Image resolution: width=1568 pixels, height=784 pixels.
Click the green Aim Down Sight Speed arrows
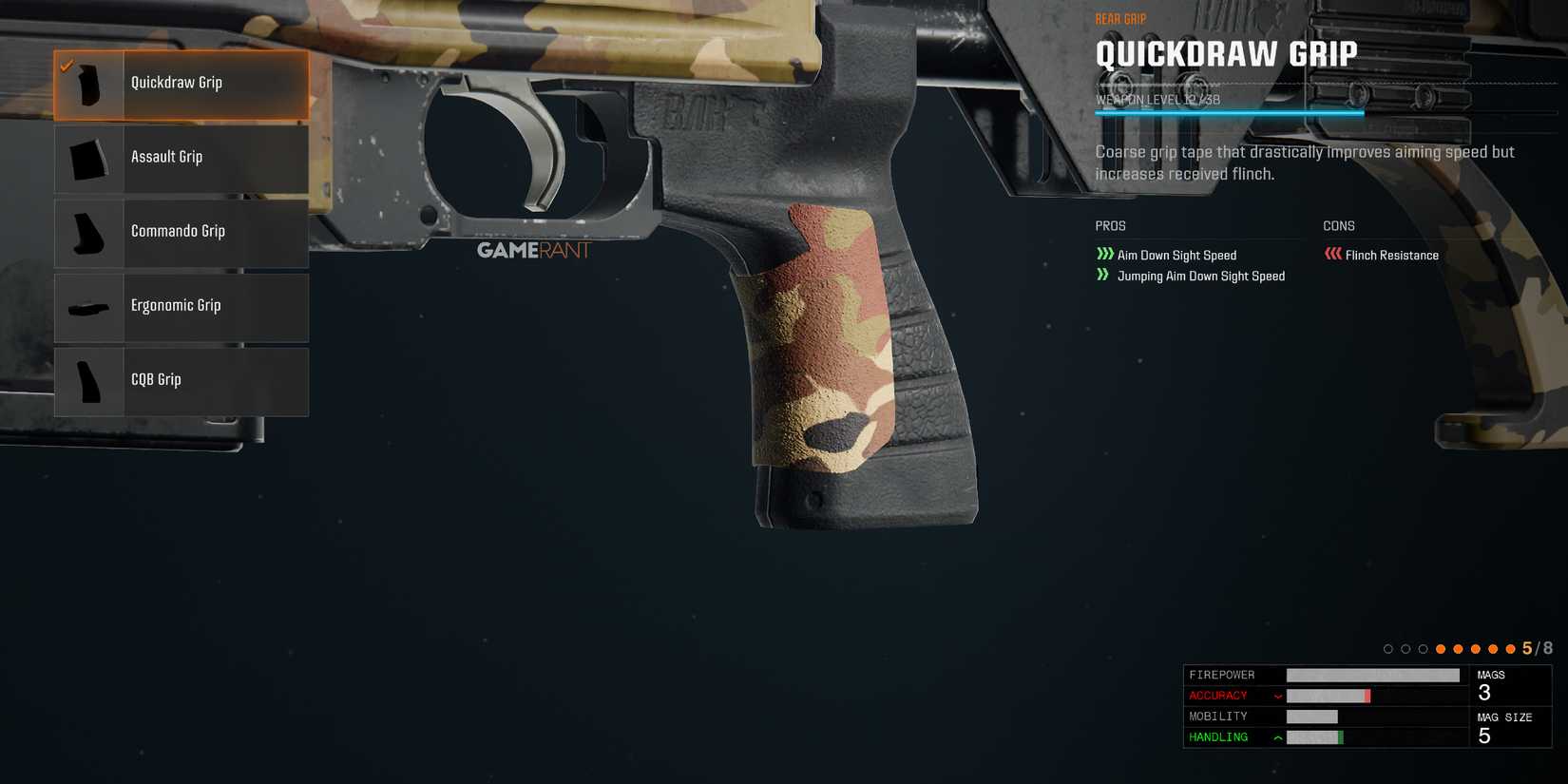pos(1104,254)
